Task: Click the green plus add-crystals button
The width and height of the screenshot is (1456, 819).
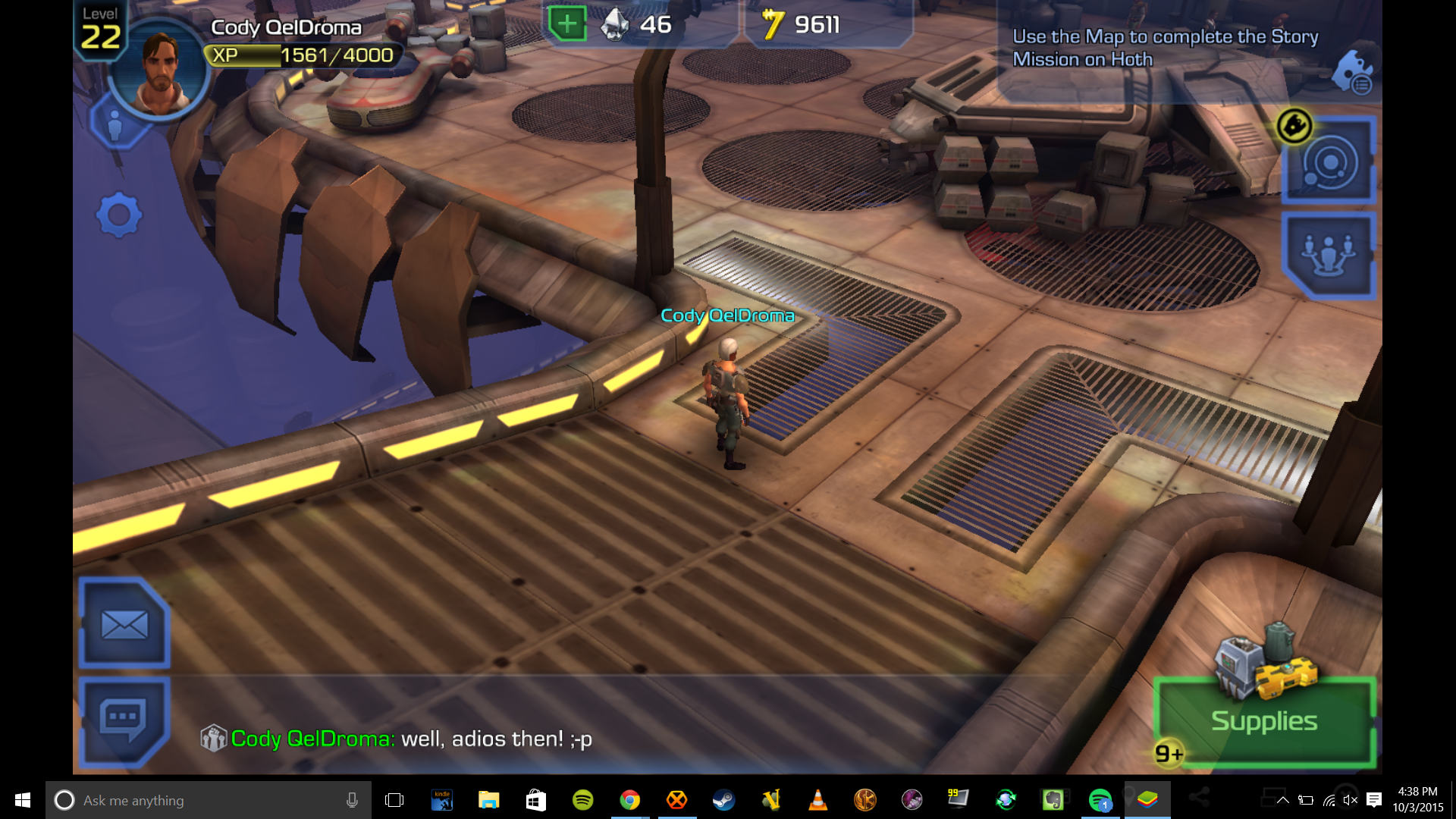Action: 567,24
